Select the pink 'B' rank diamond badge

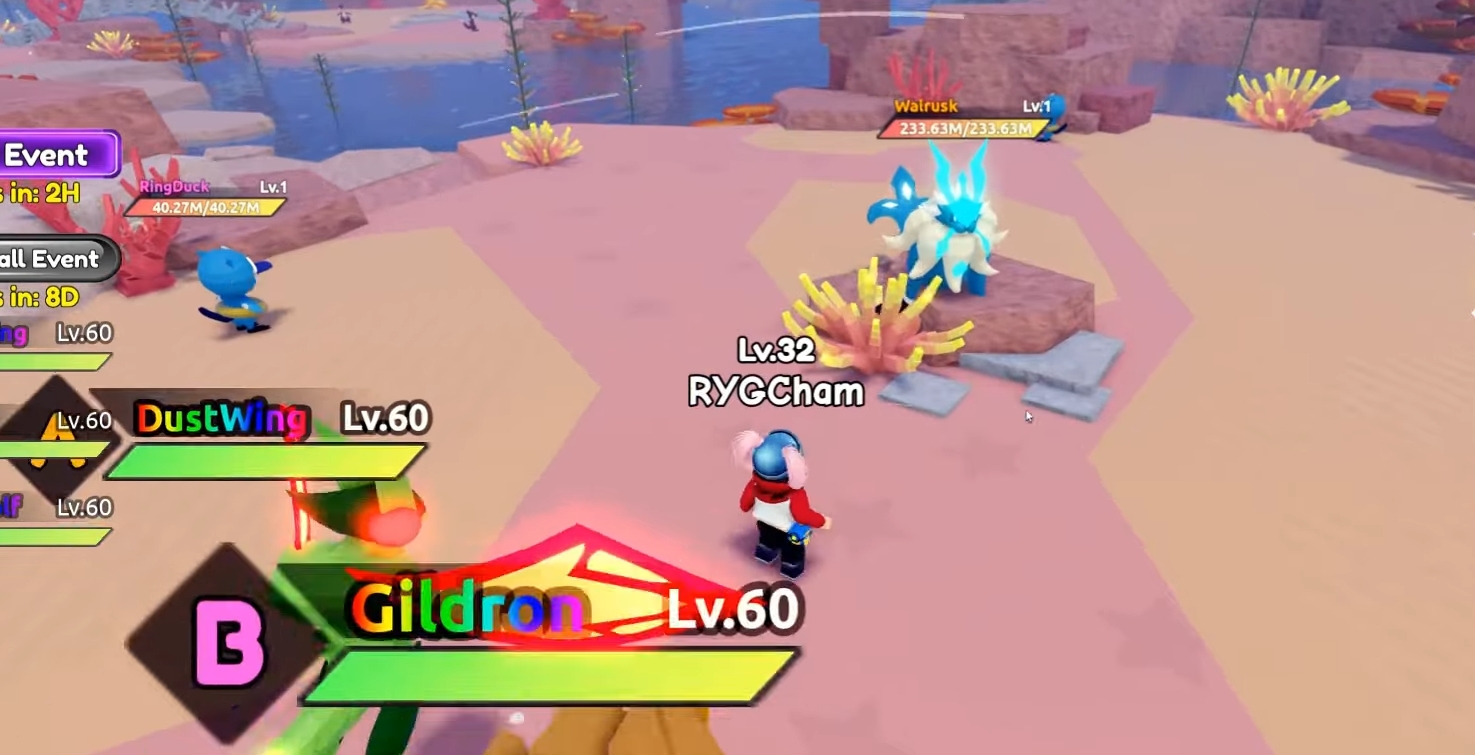230,640
